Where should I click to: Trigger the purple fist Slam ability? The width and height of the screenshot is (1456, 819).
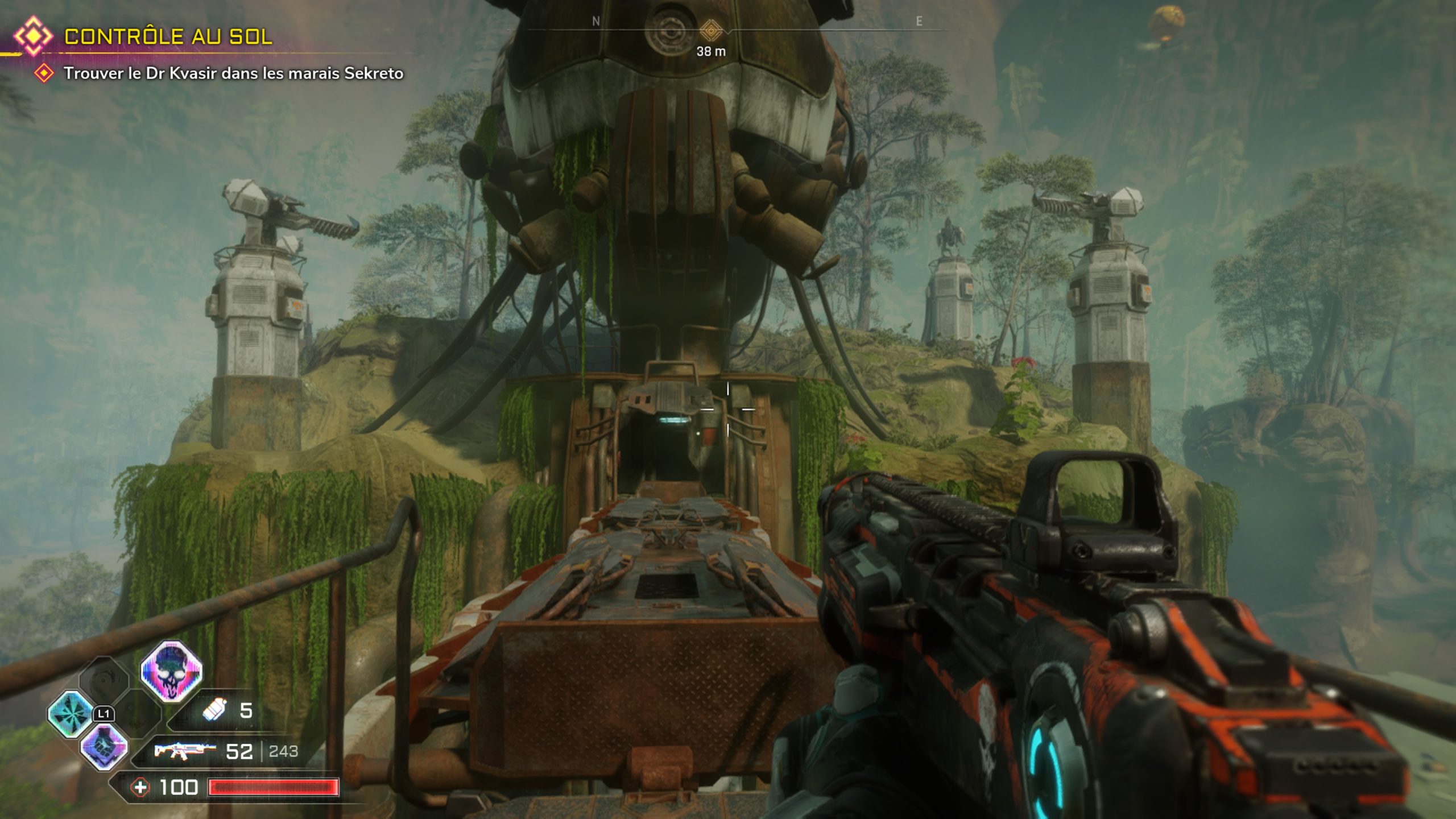pyautogui.click(x=104, y=747)
